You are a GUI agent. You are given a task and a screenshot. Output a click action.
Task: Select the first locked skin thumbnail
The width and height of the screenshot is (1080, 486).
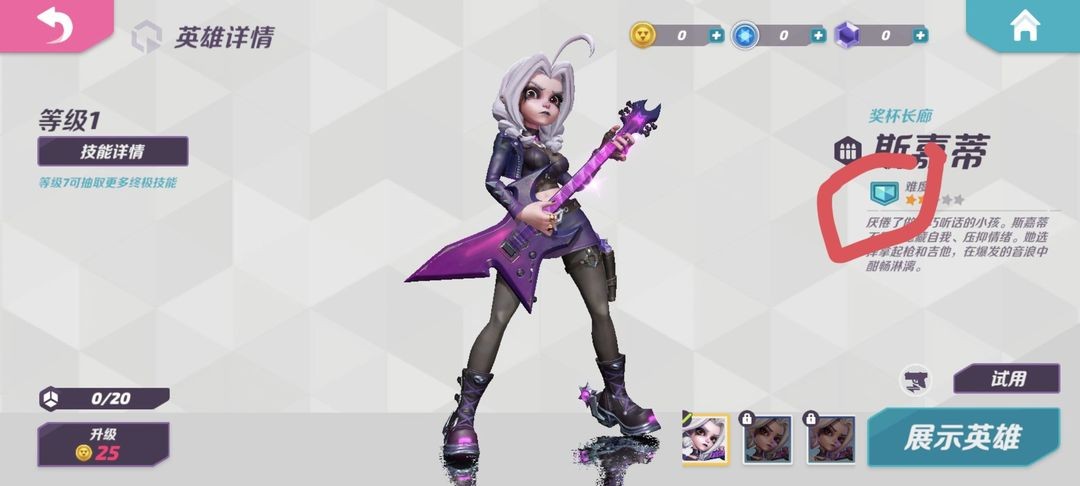click(x=768, y=439)
